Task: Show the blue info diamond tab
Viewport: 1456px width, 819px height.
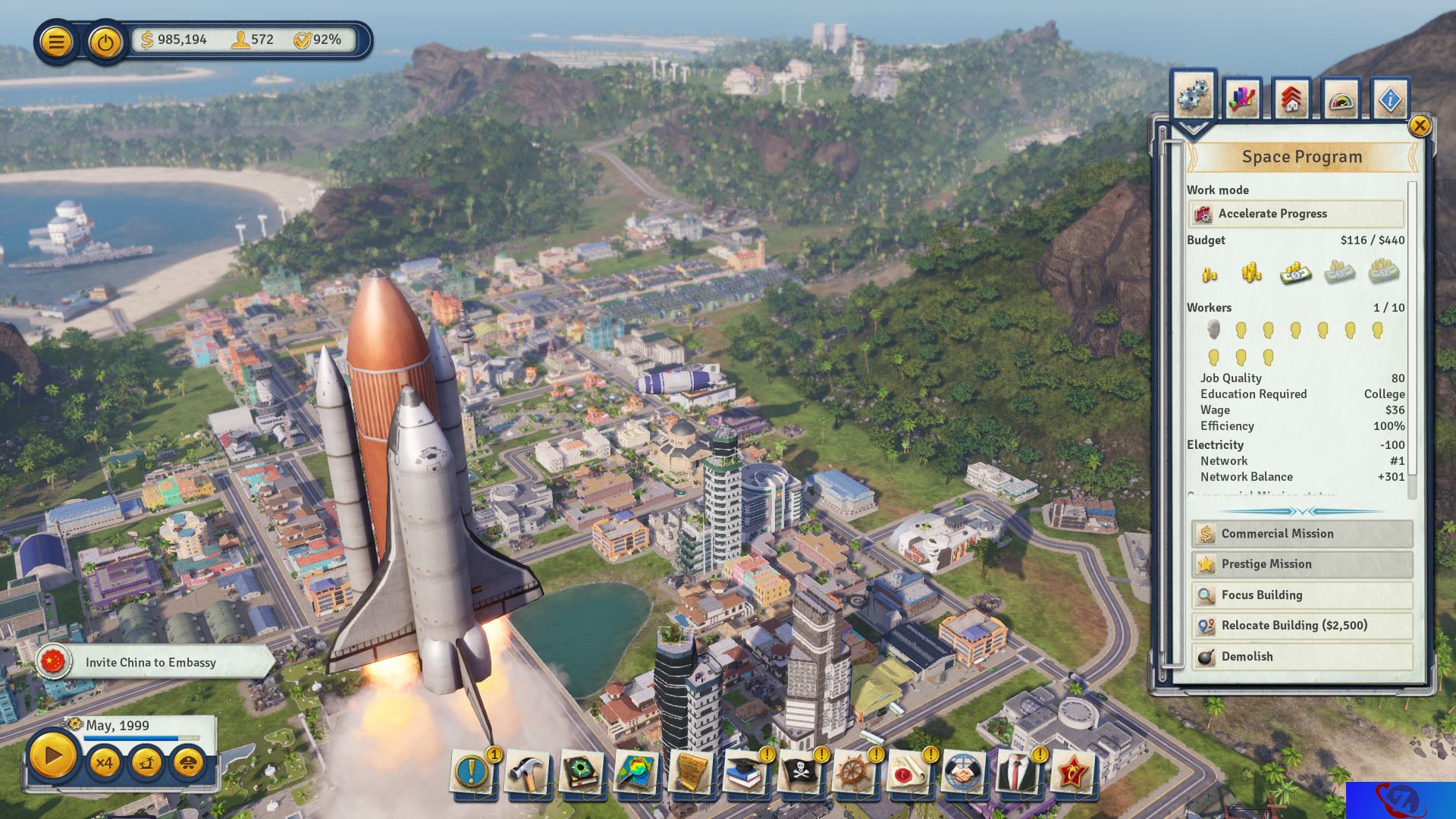Action: tap(1390, 99)
